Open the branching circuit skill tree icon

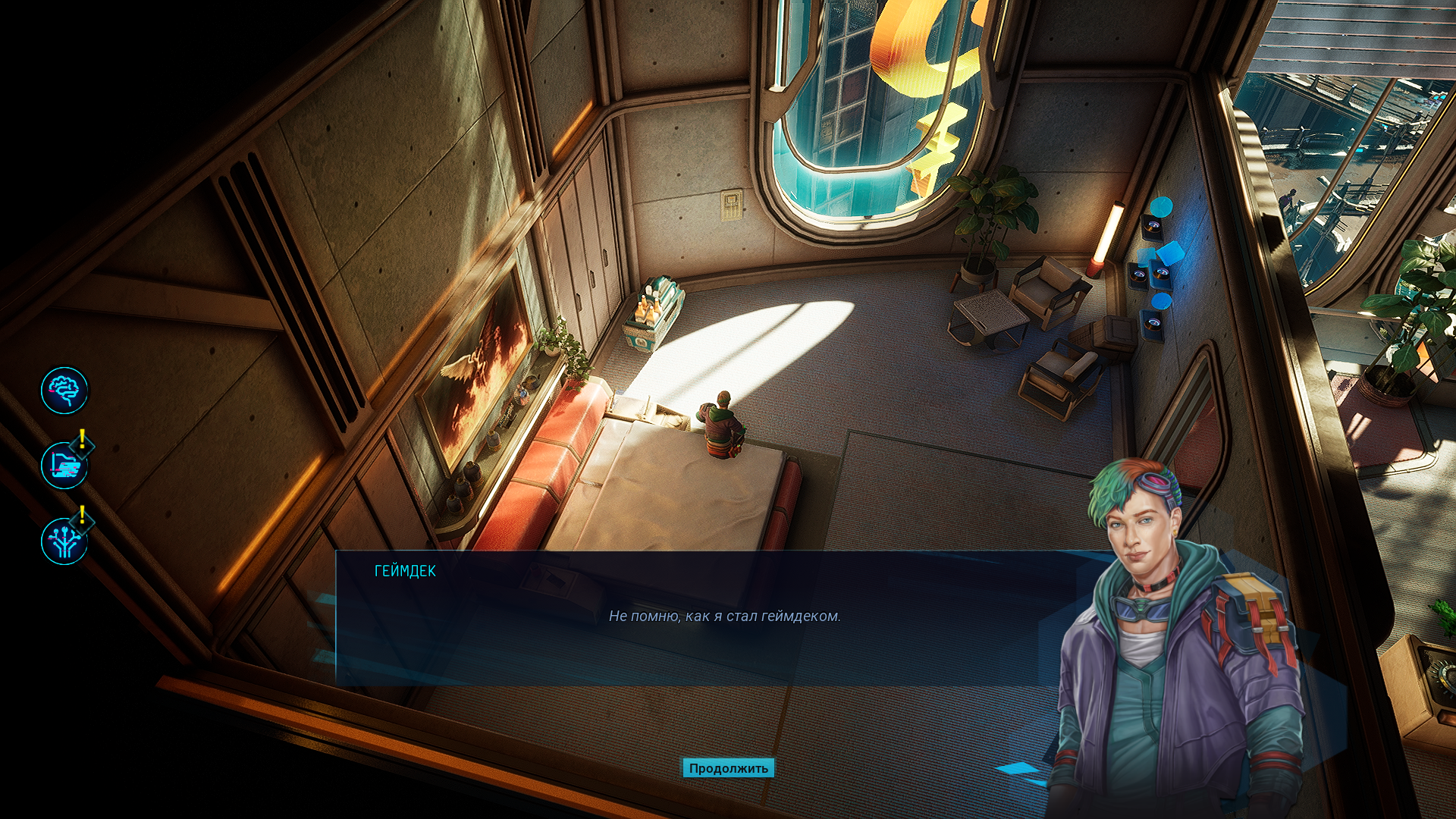(64, 541)
